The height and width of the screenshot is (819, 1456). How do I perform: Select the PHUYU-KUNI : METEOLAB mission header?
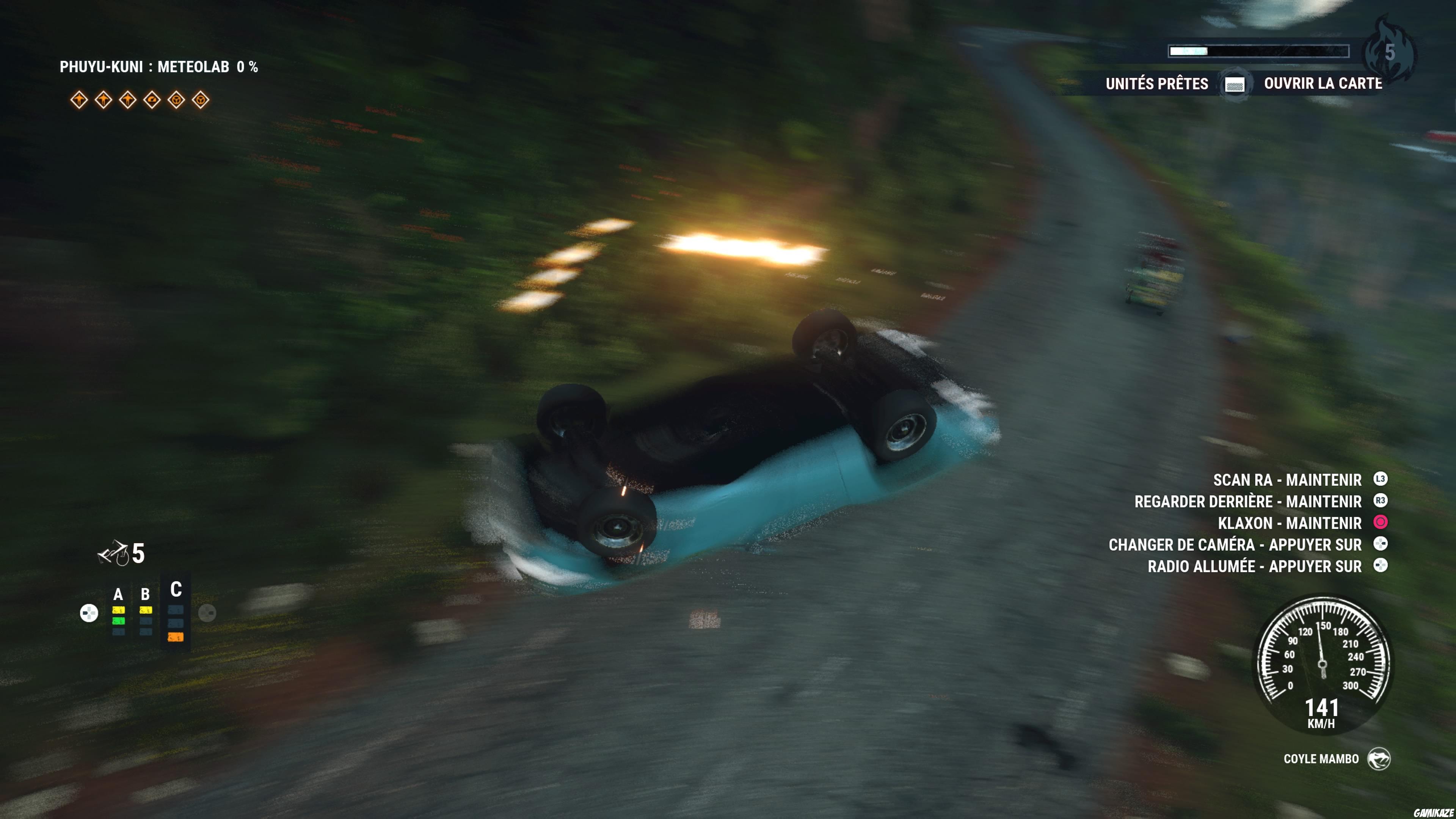(x=160, y=67)
